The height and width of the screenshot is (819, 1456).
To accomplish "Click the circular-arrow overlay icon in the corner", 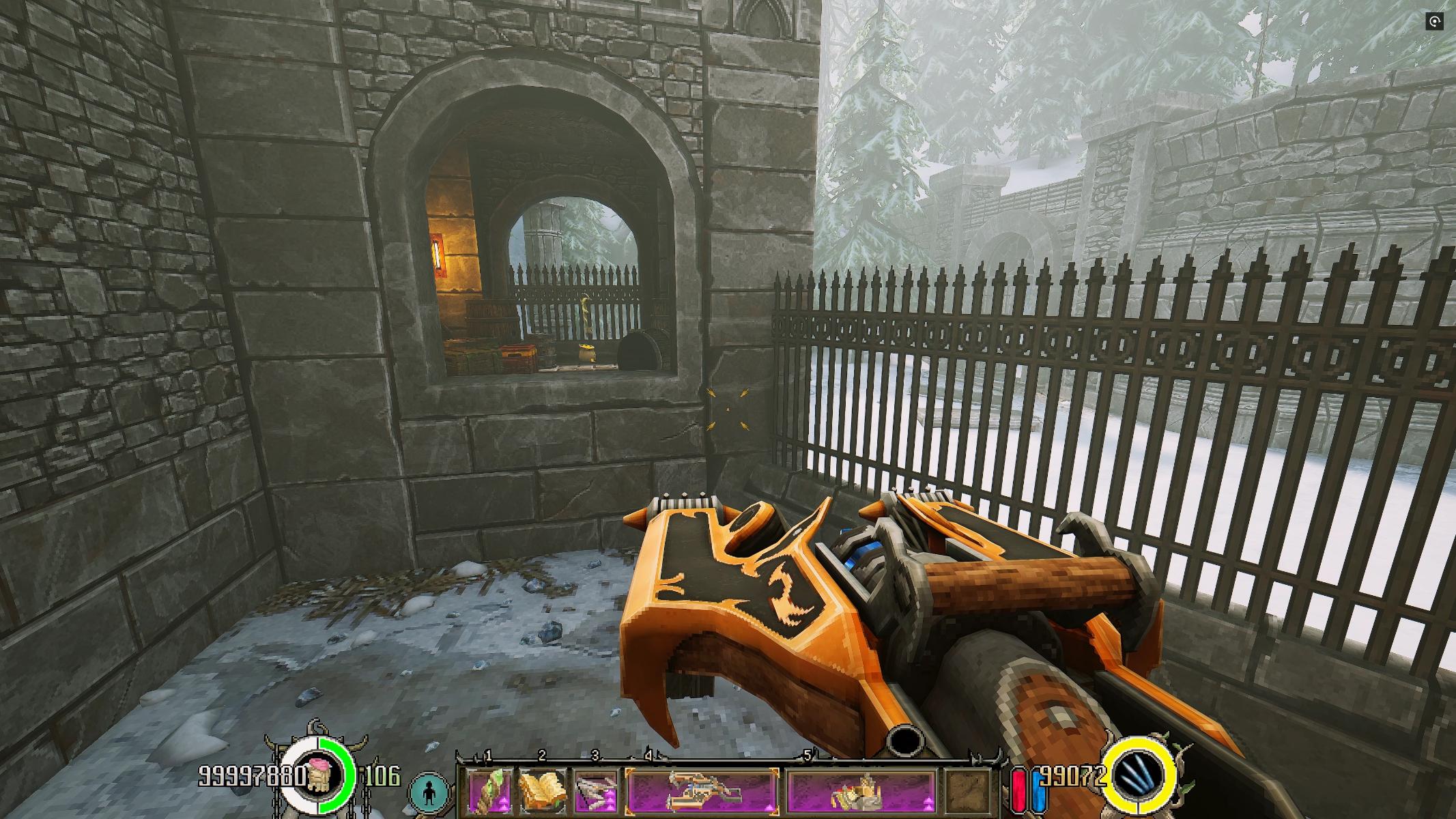I will click(x=1434, y=22).
